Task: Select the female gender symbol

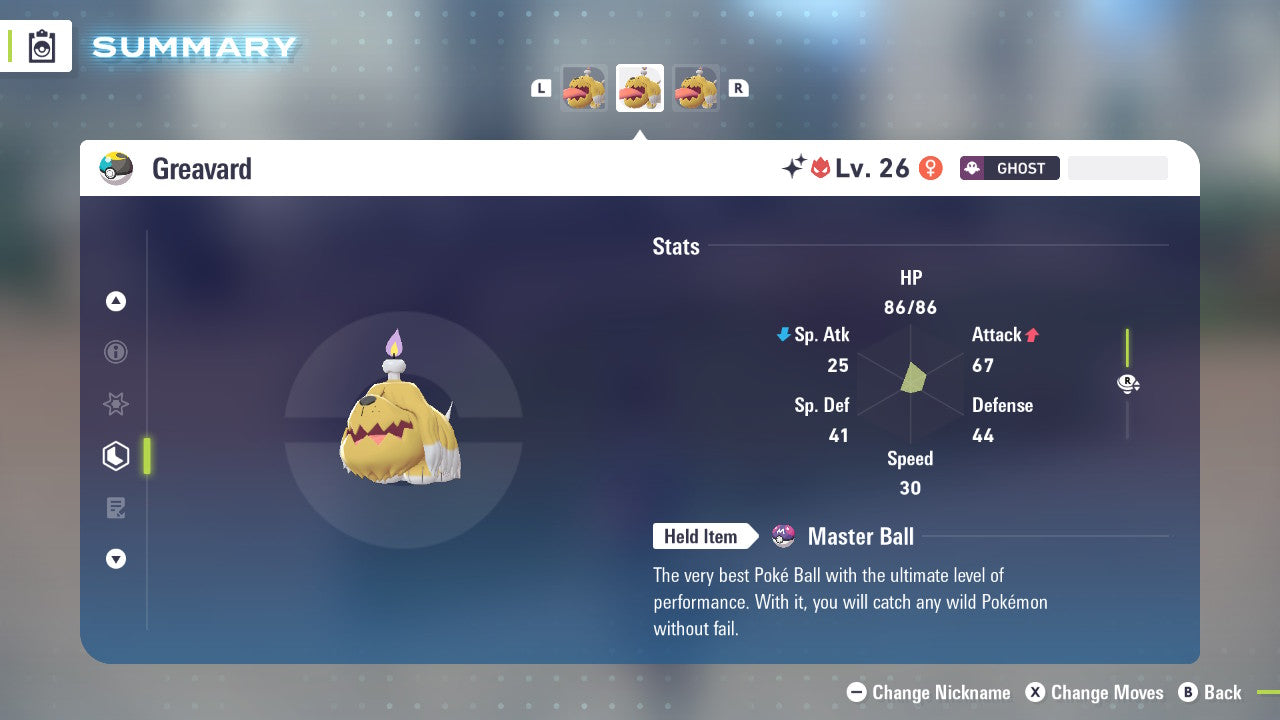Action: click(x=930, y=168)
